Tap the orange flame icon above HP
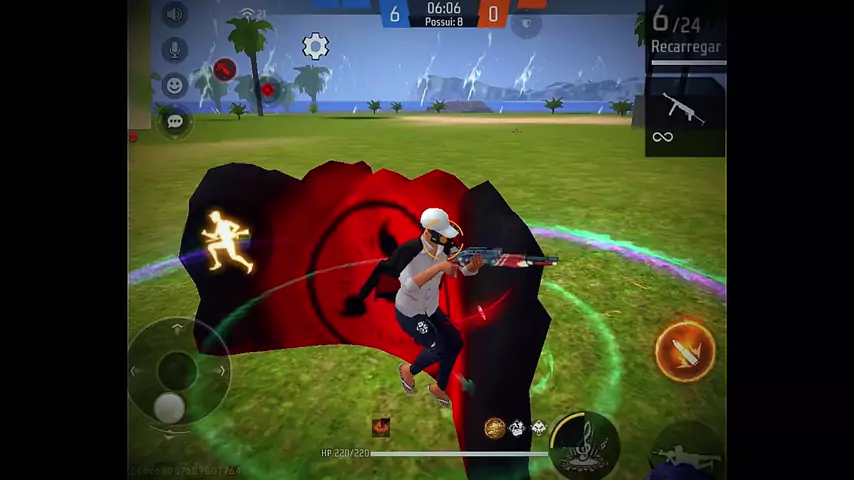 (381, 428)
